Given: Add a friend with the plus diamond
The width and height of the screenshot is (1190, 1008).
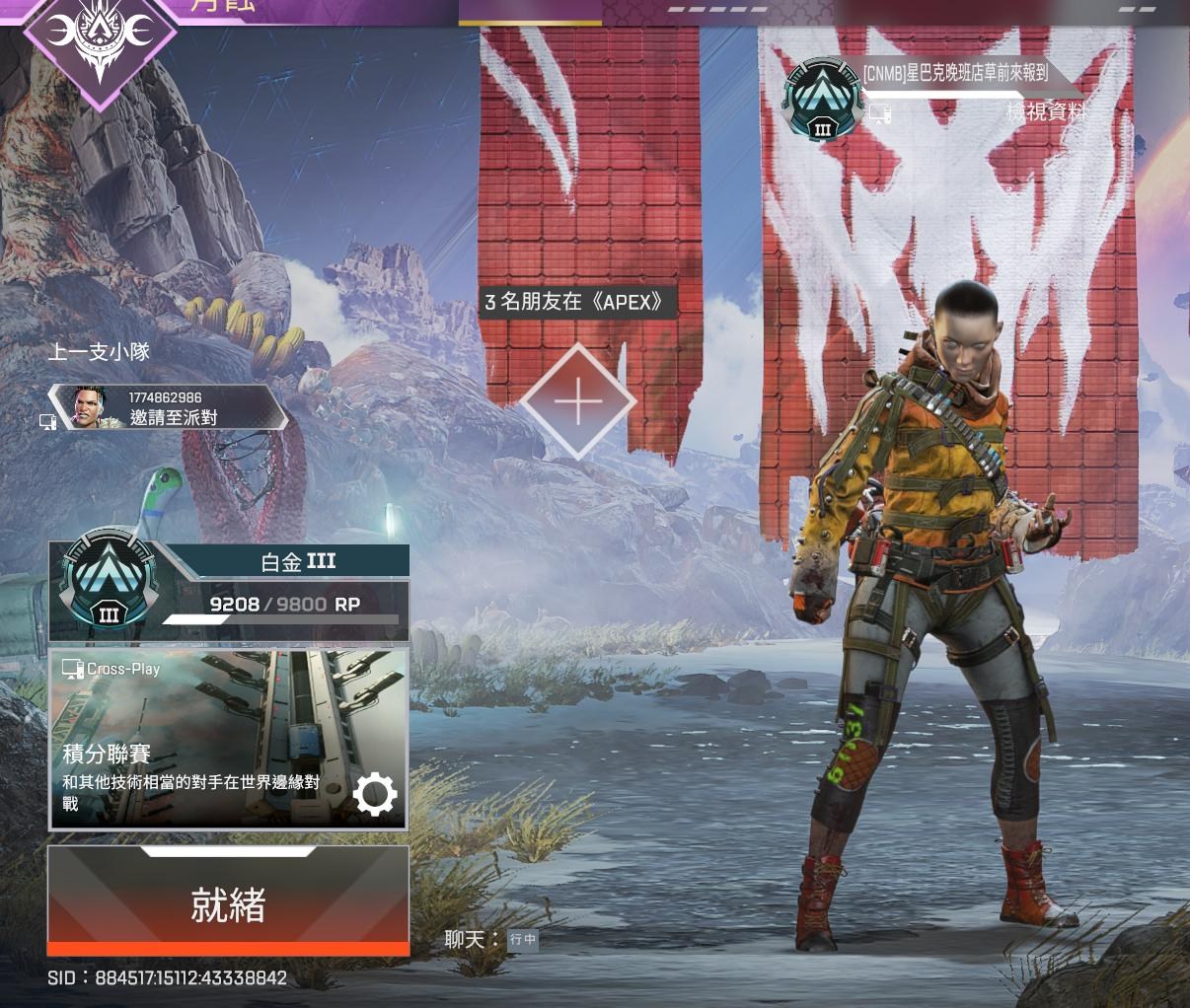Looking at the screenshot, I should point(578,402).
